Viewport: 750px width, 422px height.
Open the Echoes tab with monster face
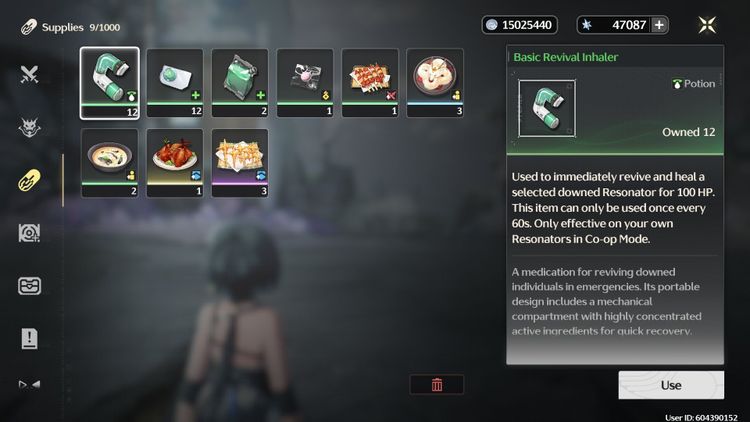29,127
